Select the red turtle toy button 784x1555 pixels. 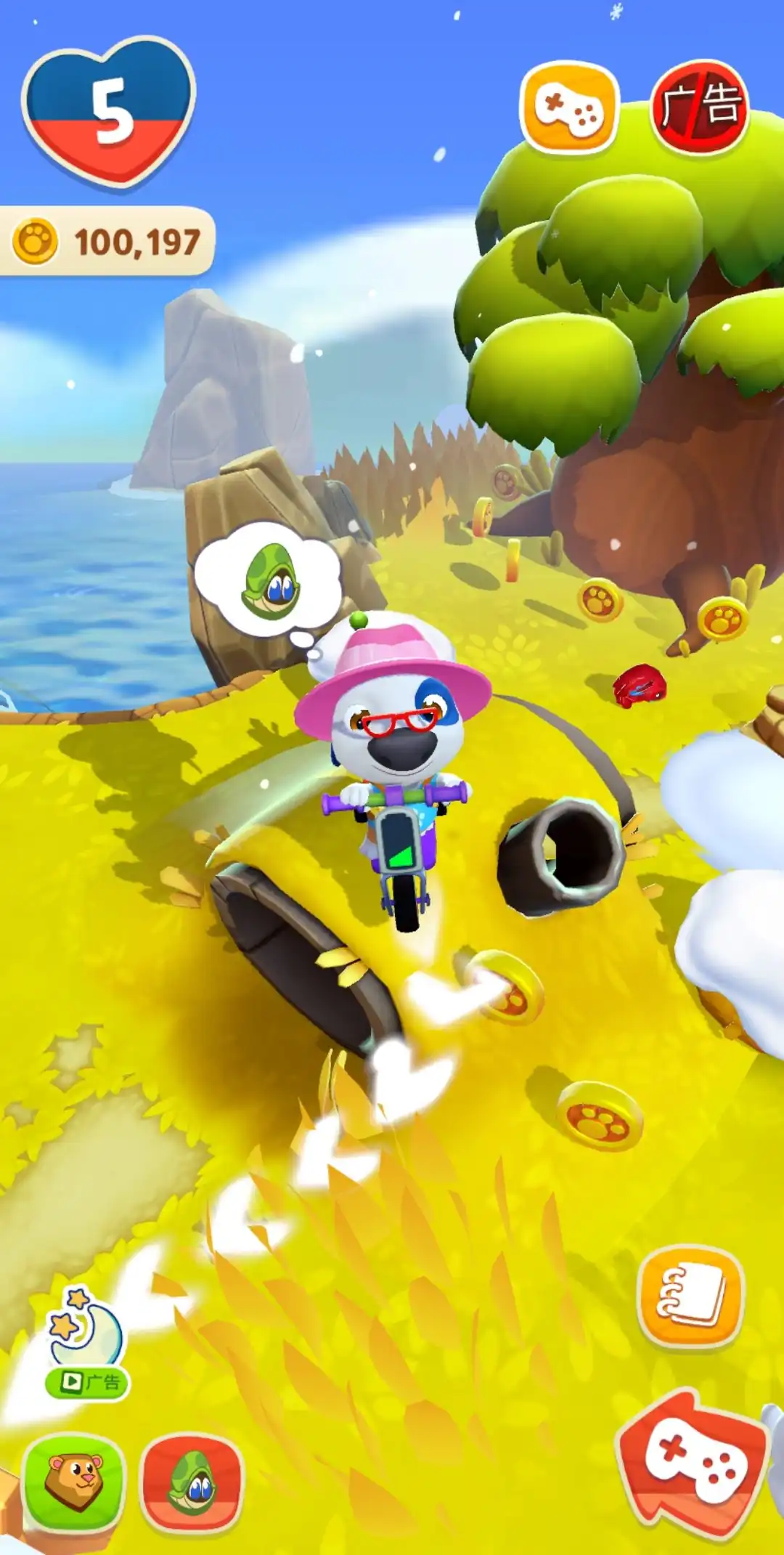coord(192,1482)
